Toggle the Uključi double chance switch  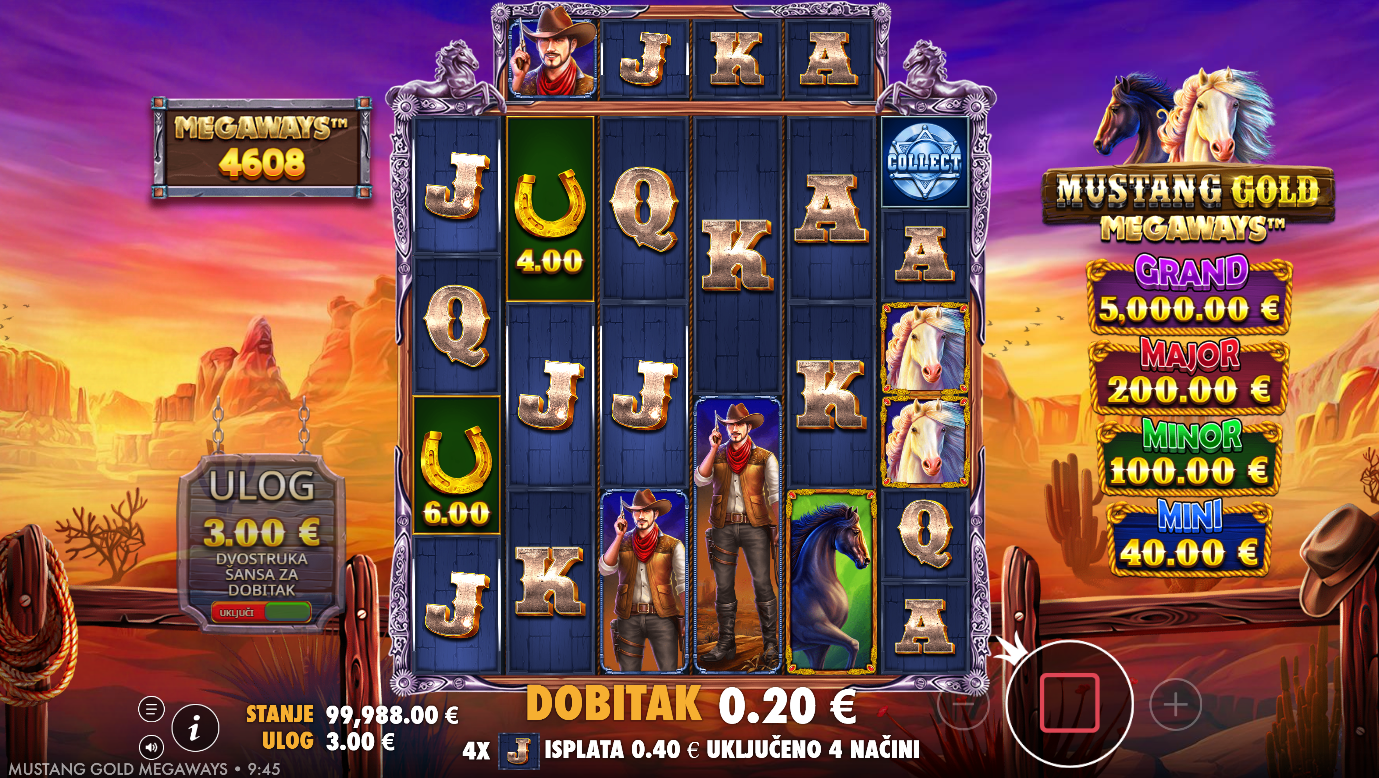point(261,611)
